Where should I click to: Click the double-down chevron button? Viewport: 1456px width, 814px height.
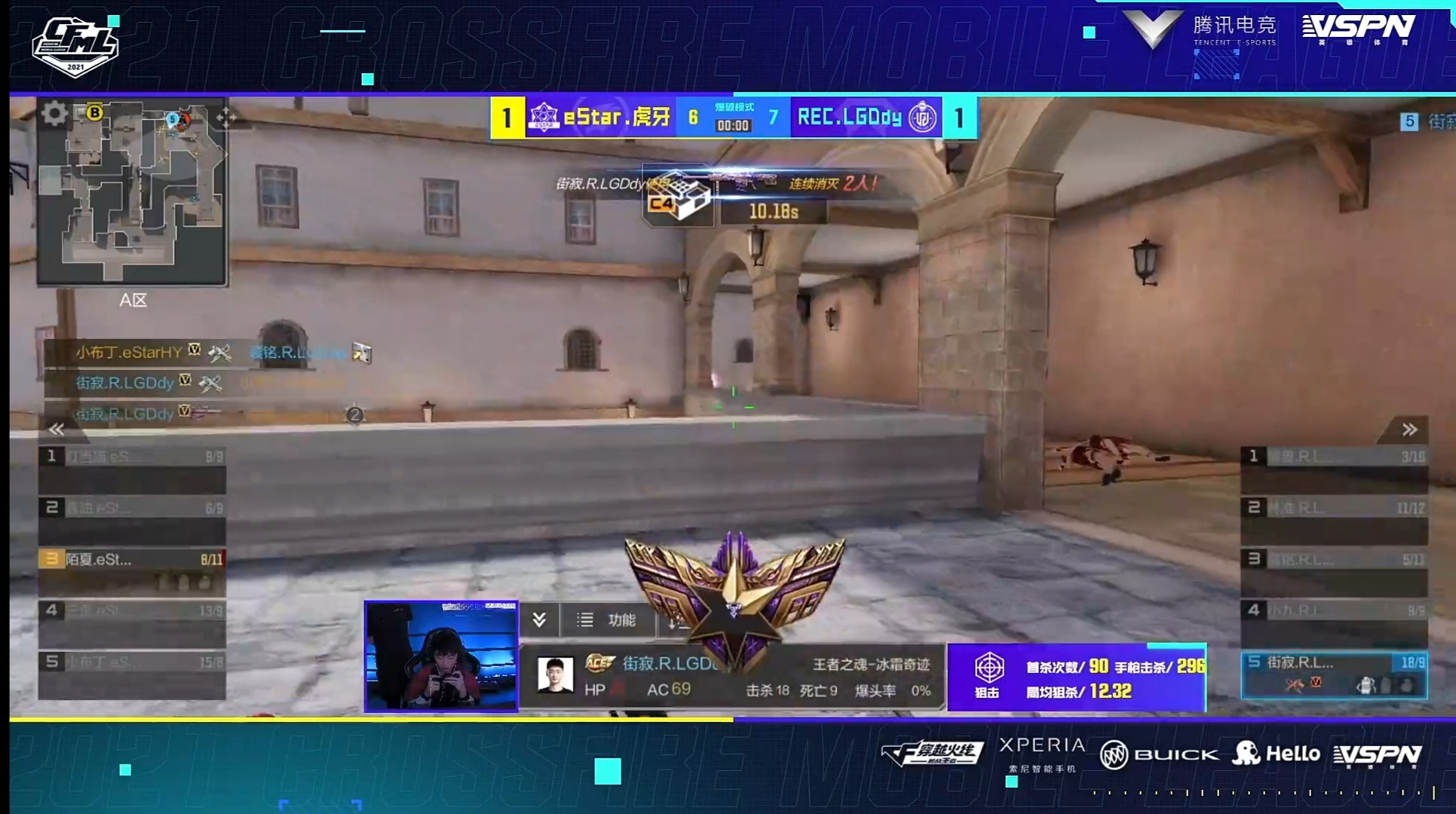coord(539,620)
